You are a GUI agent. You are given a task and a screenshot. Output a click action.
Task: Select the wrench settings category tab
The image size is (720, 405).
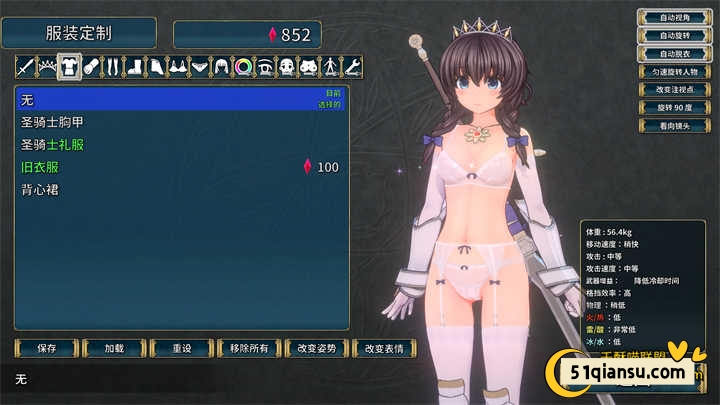352,67
